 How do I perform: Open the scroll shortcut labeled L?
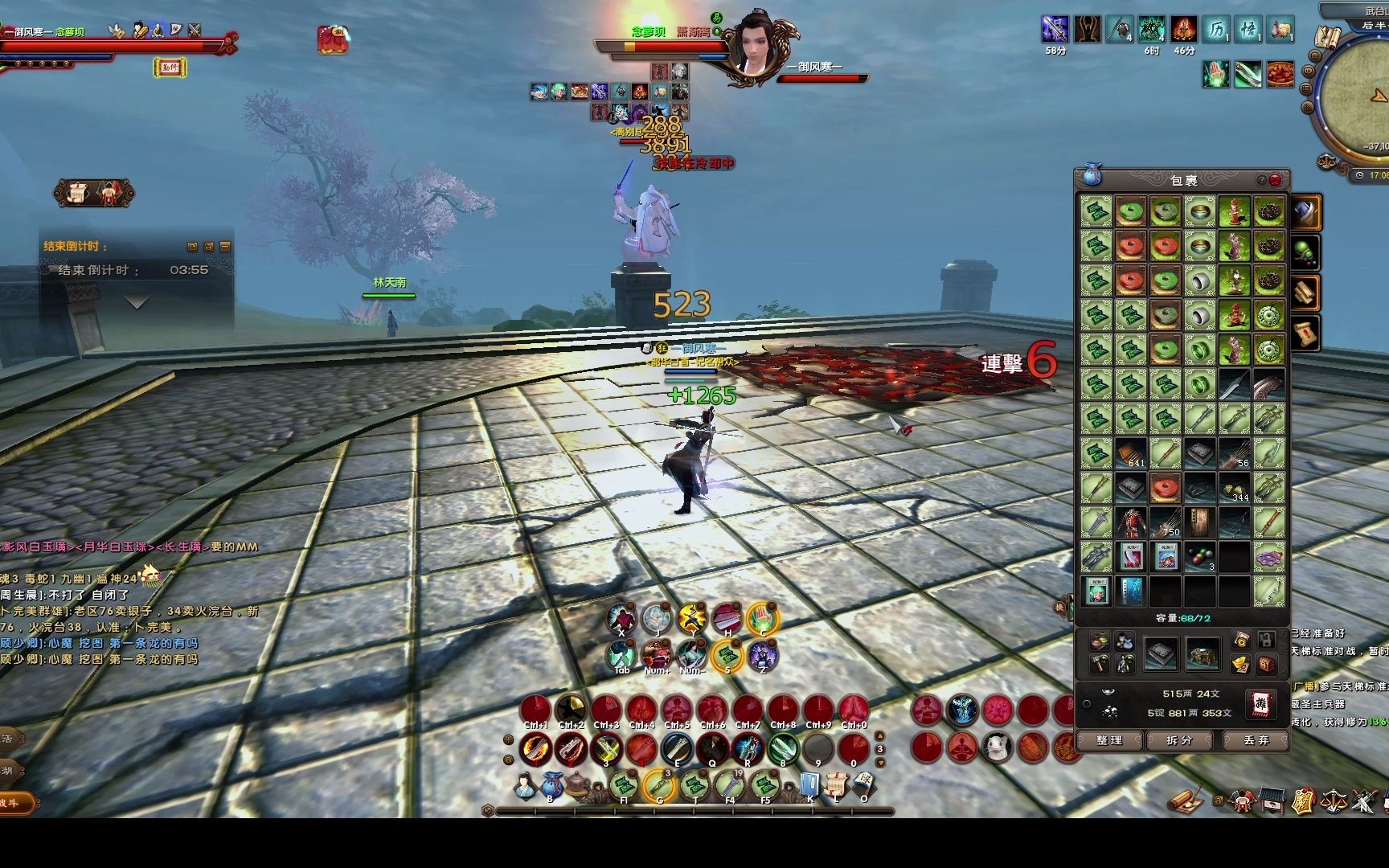pyautogui.click(x=837, y=785)
